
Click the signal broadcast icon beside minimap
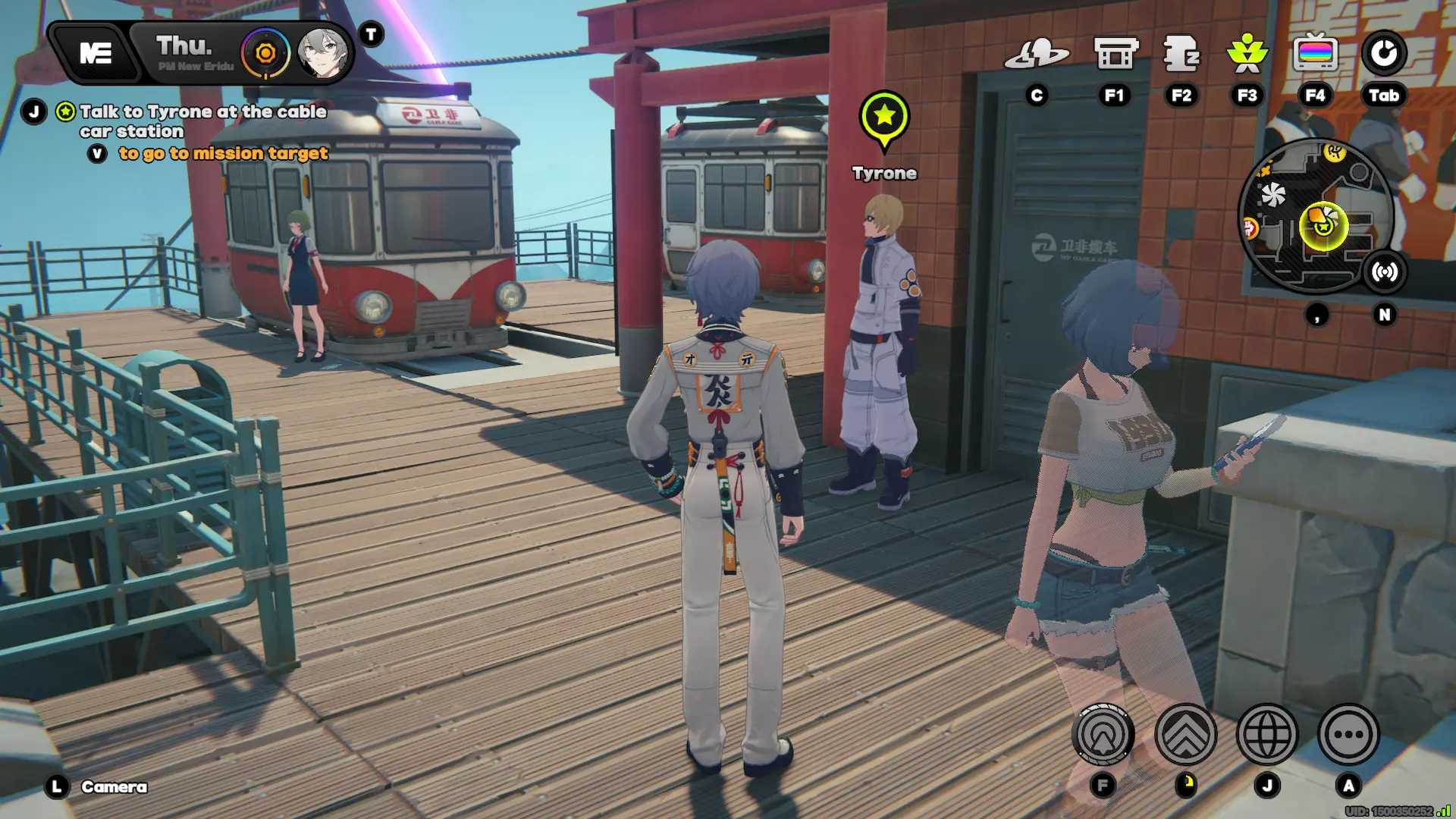pos(1385,272)
